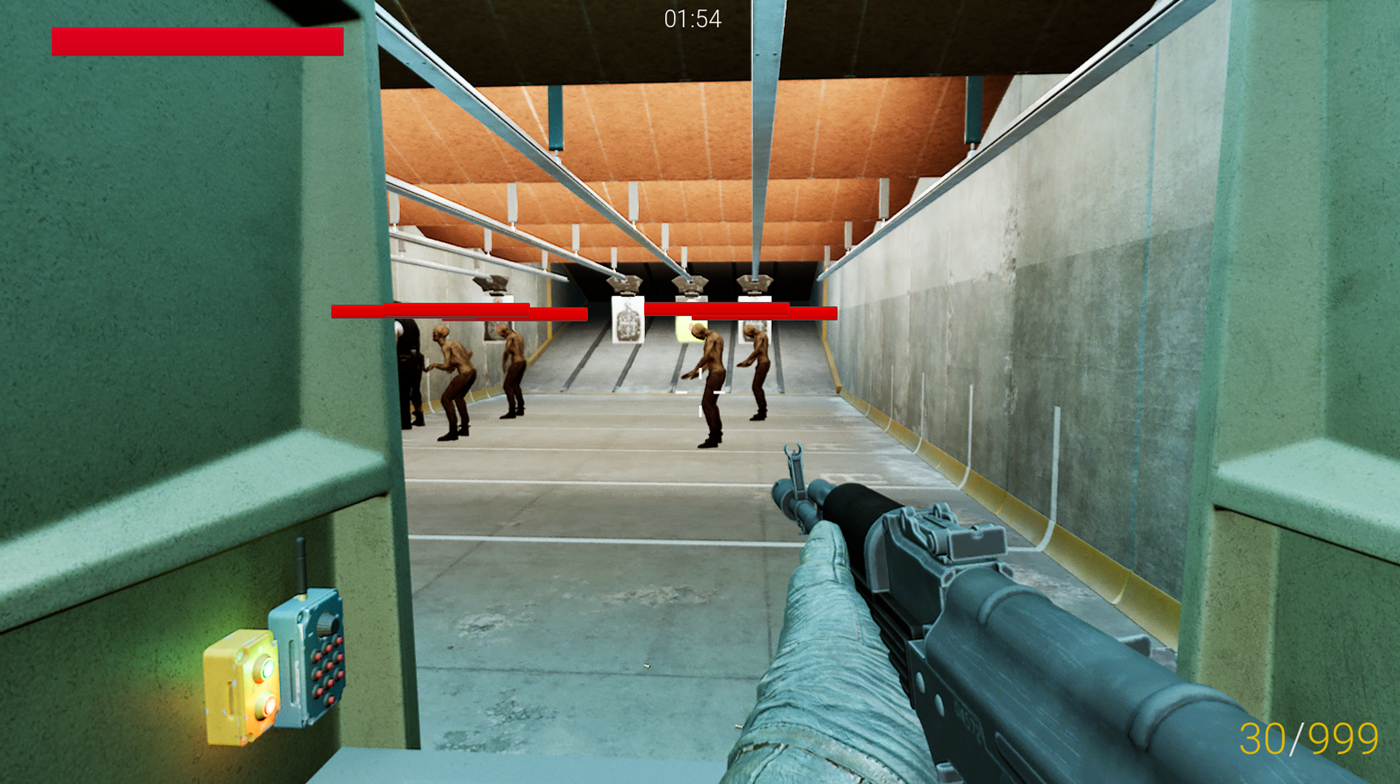Screen dimensions: 1400x784
Task: Click the white crosshair at screen center
Action: pyautogui.click(x=700, y=392)
